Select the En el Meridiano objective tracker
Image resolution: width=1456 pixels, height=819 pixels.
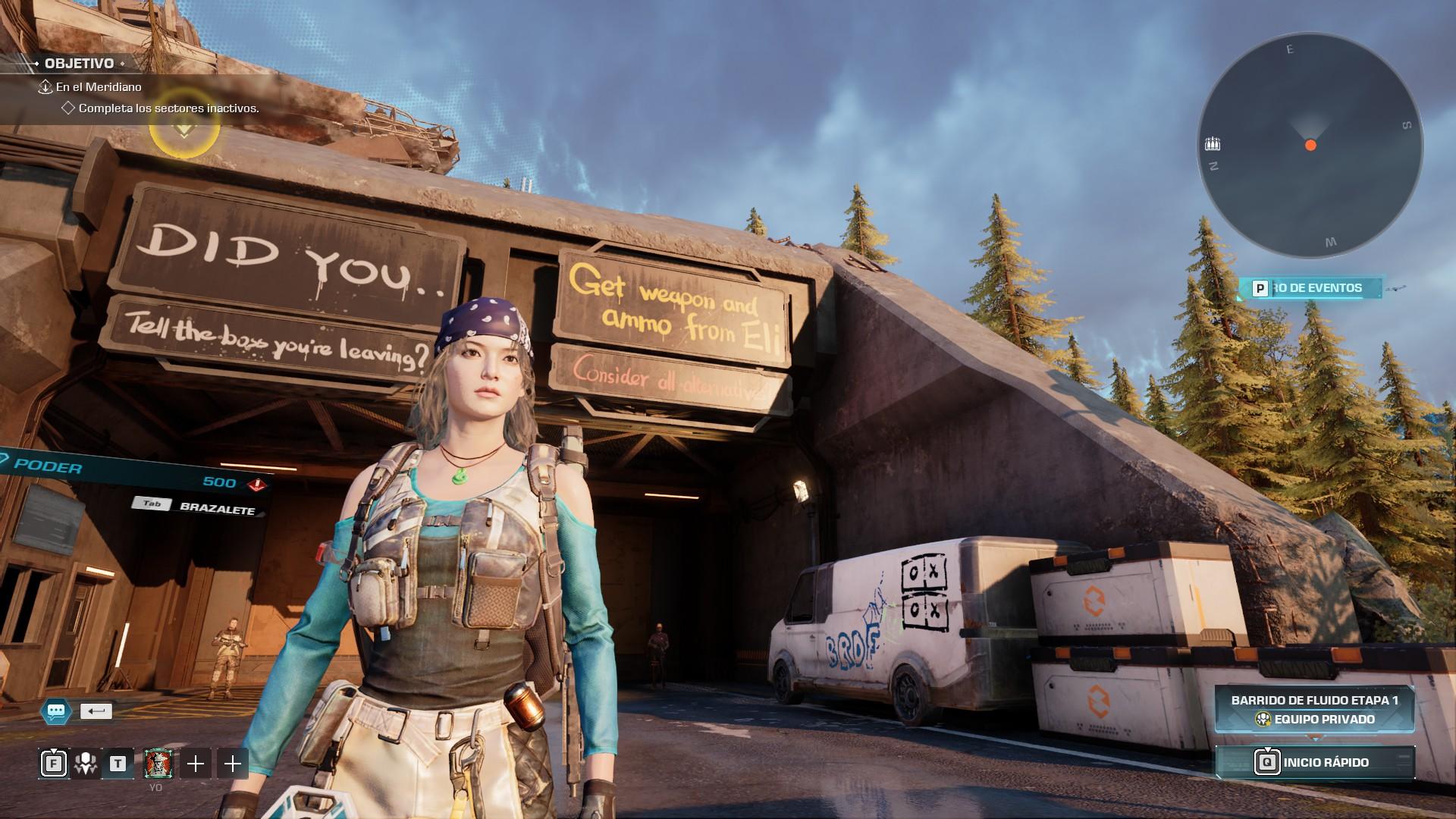[x=99, y=87]
